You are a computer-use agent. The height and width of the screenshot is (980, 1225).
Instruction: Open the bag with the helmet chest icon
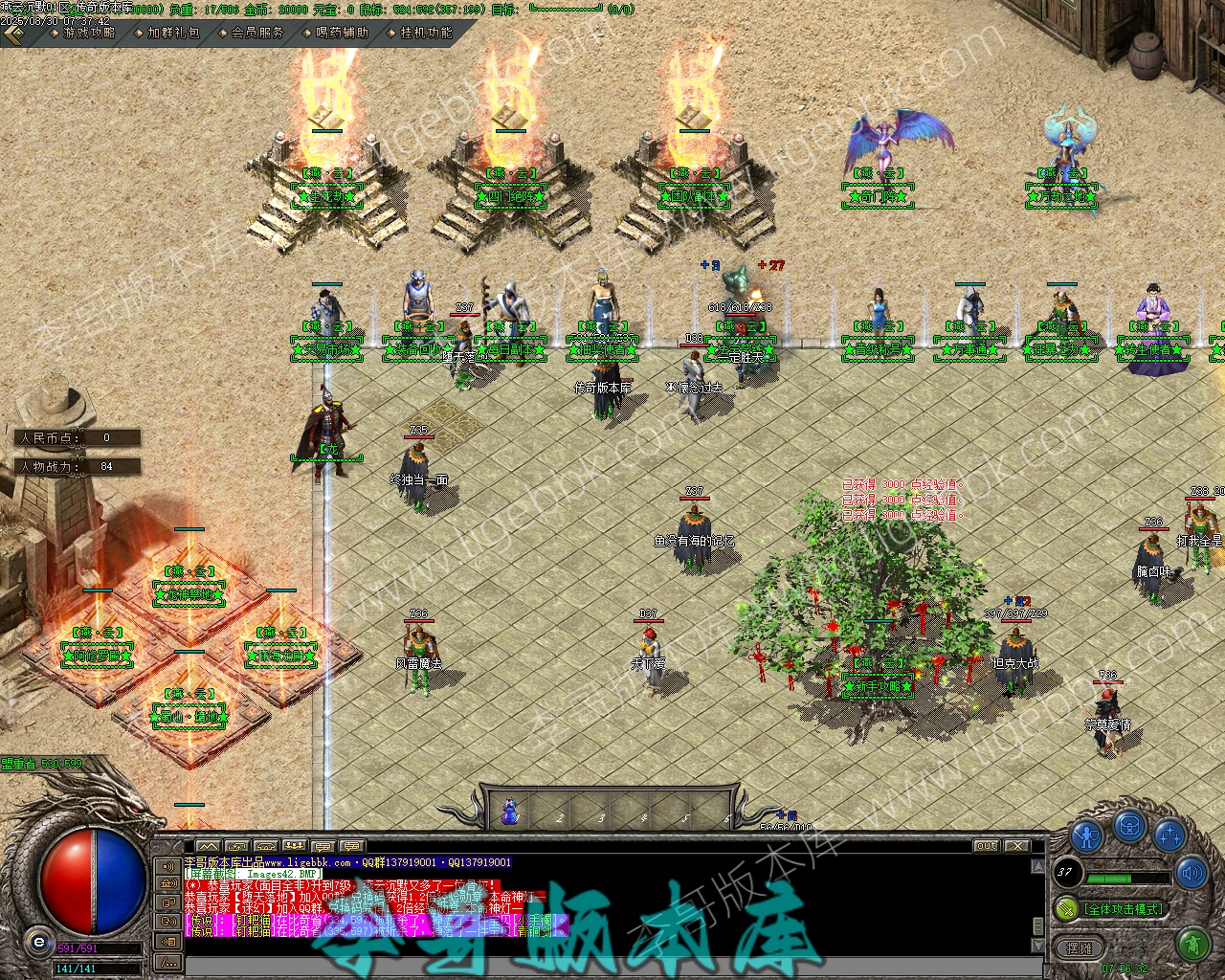pos(1130,824)
